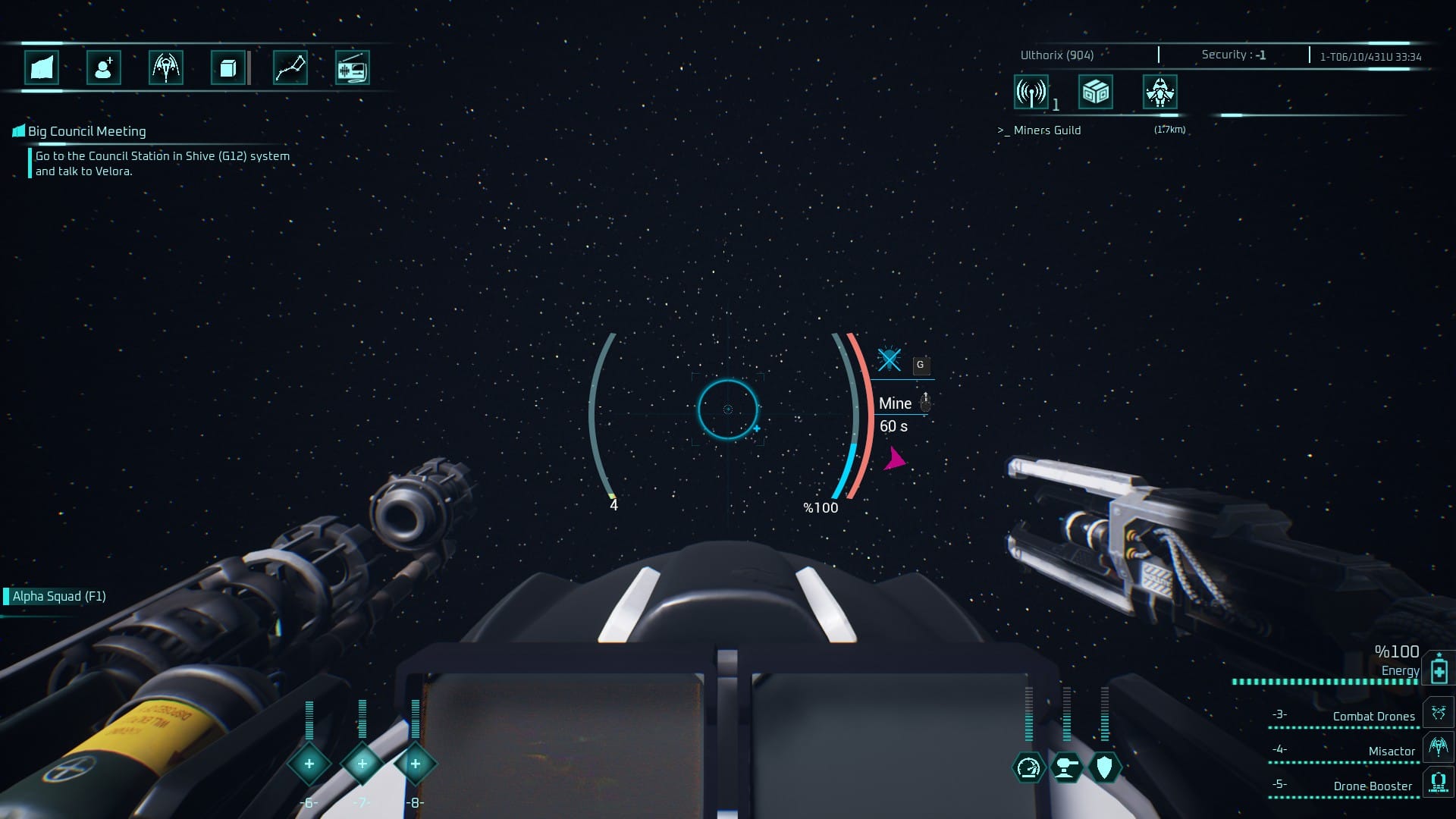Select the Miners Guild entry
This screenshot has height=819, width=1456.
1046,130
